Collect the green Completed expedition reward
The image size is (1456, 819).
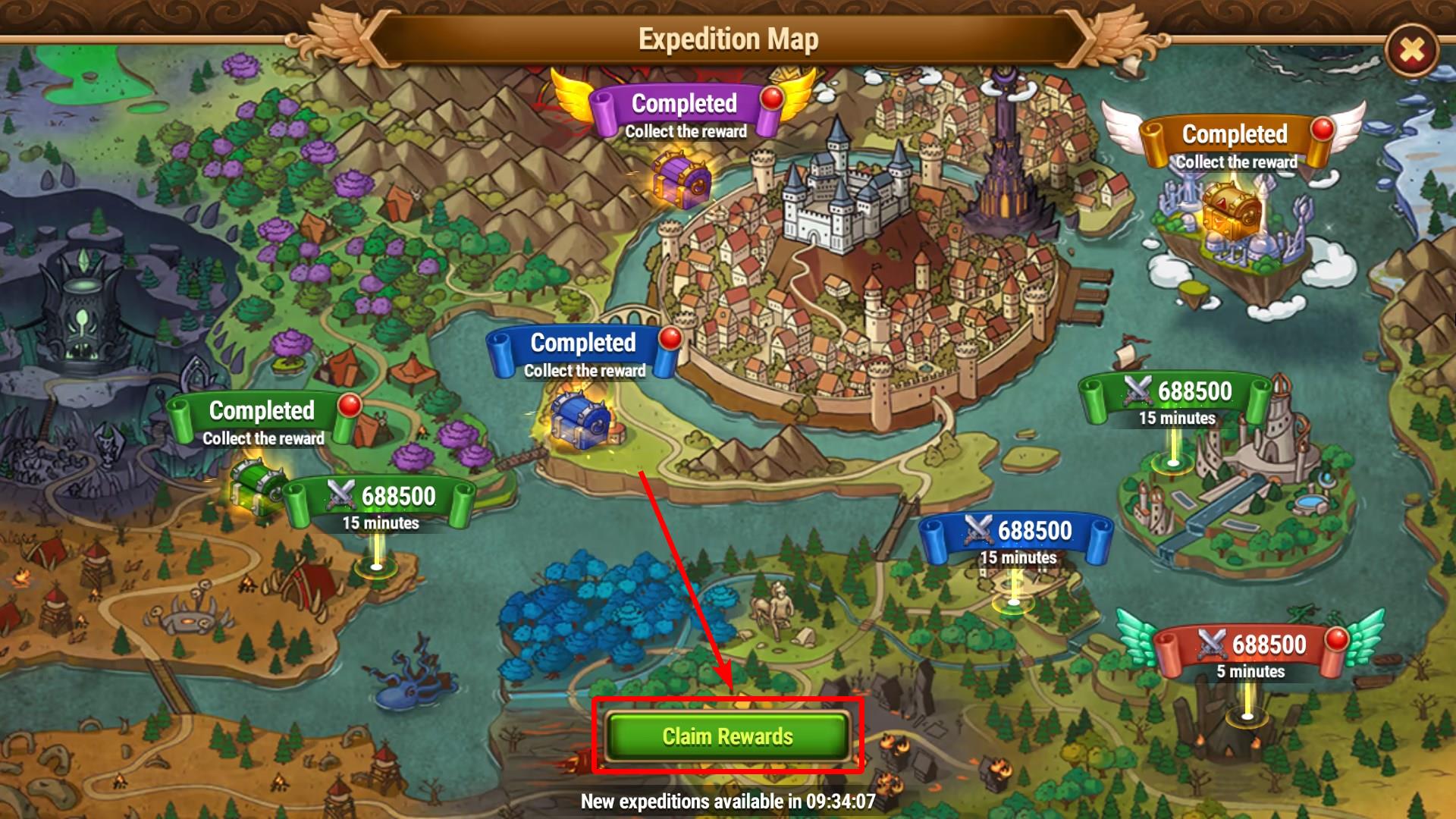tap(261, 419)
